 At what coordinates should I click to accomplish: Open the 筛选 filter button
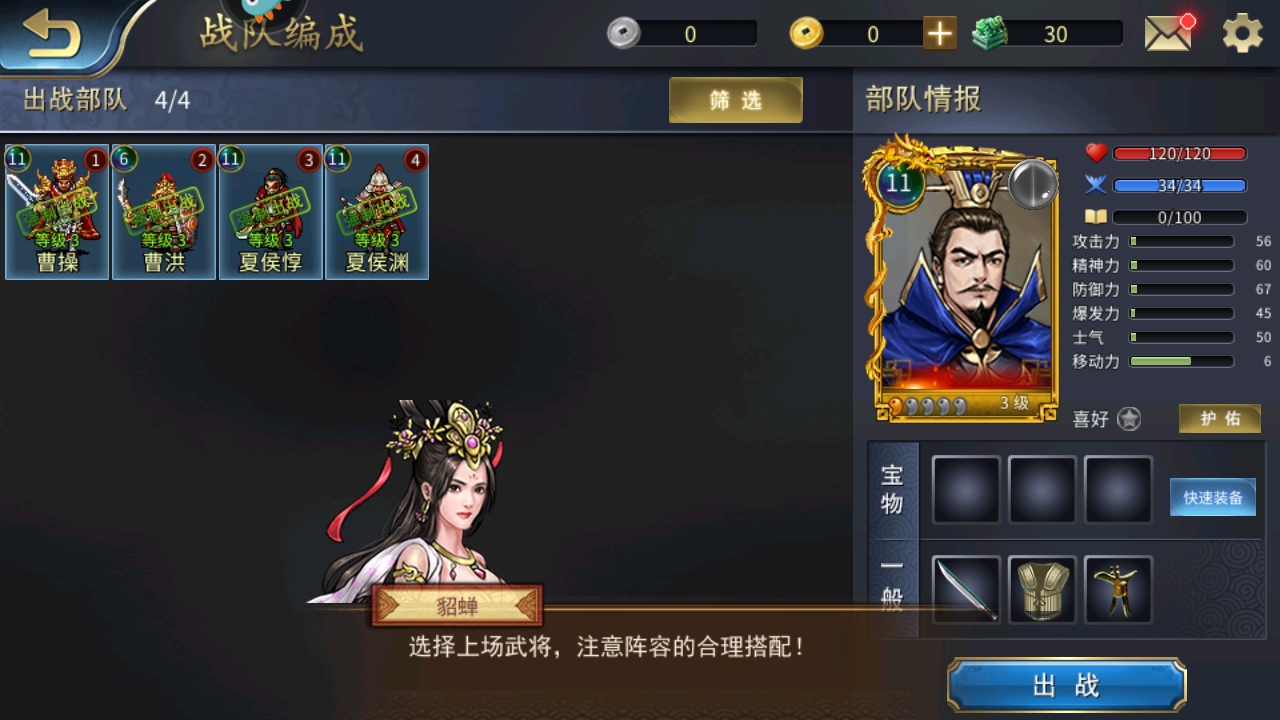coord(735,100)
